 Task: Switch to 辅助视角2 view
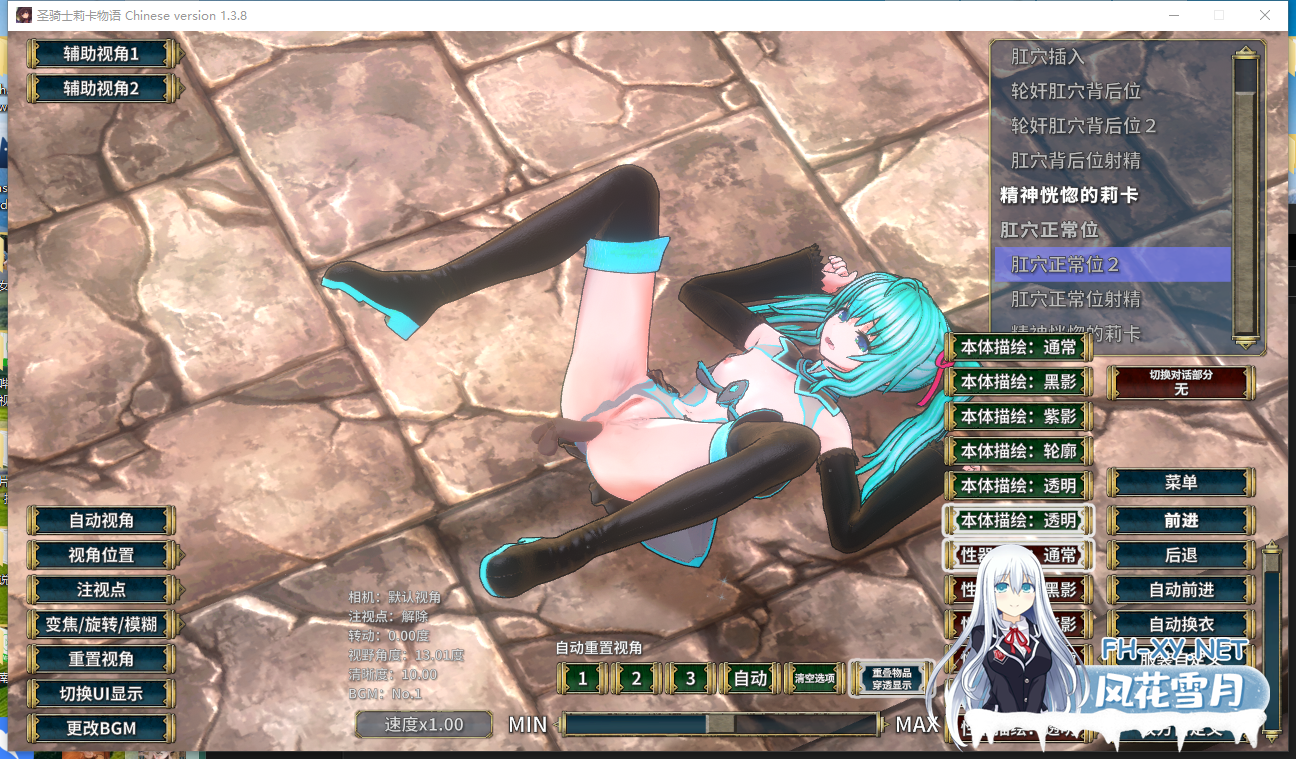pos(101,88)
